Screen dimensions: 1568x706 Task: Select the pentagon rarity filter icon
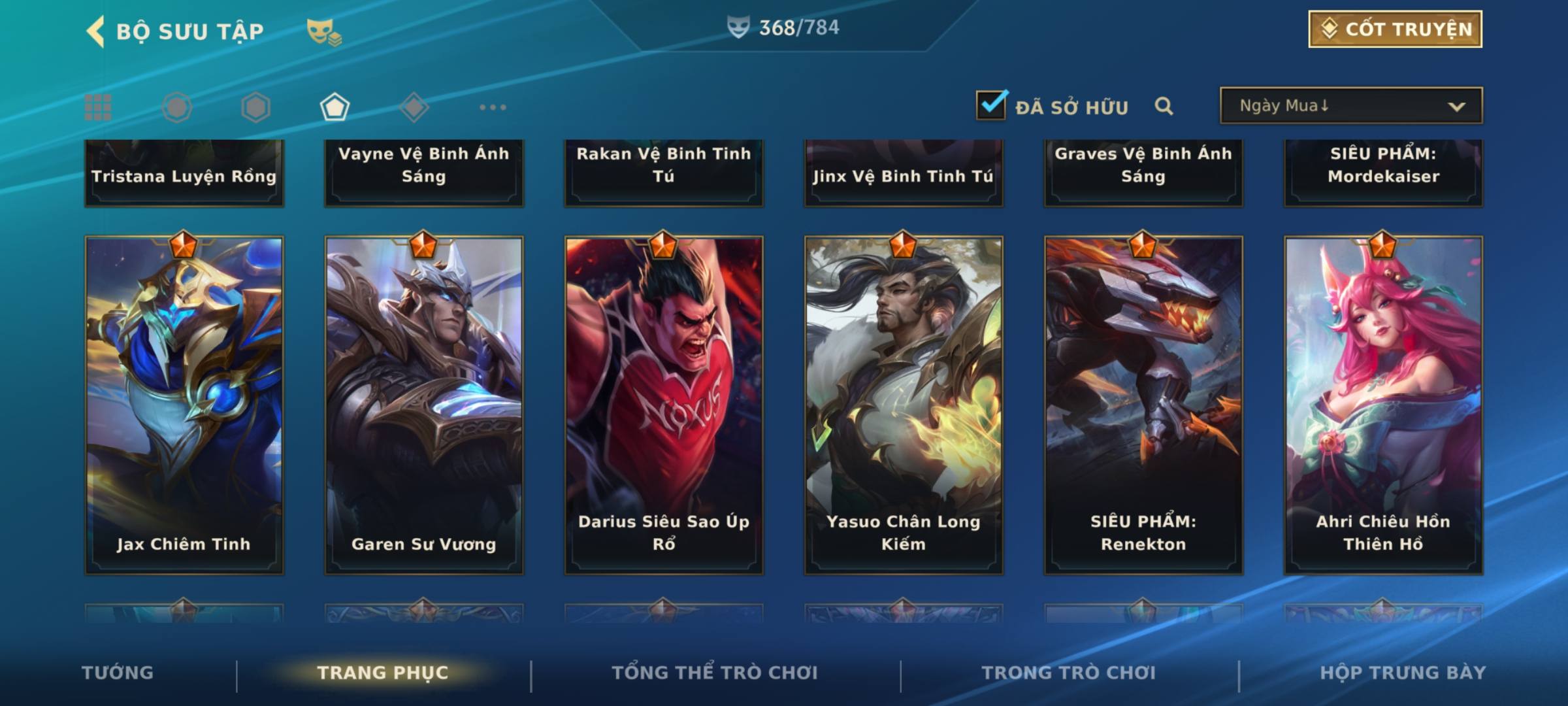click(335, 107)
